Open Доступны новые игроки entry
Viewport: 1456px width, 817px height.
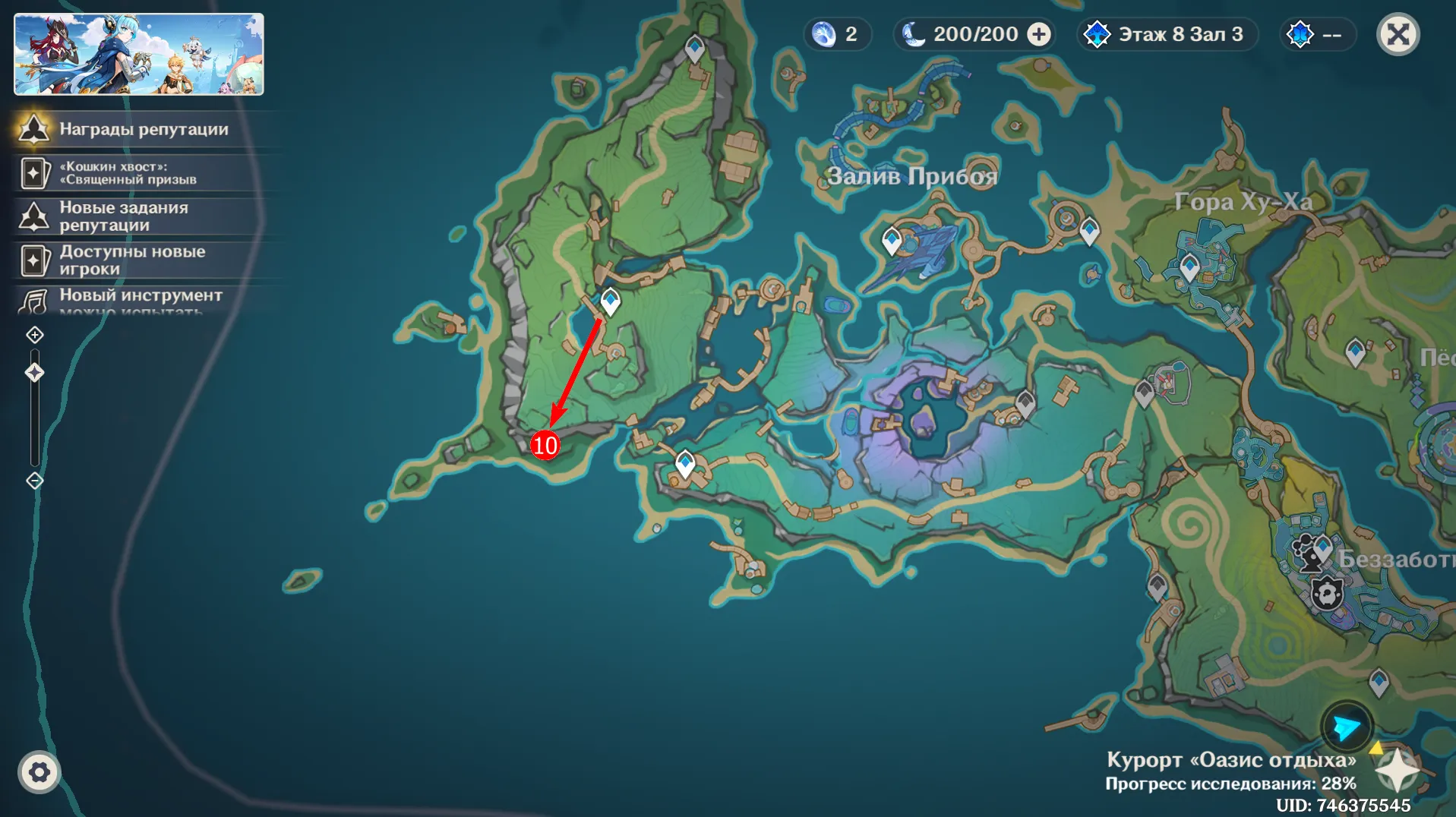click(132, 260)
